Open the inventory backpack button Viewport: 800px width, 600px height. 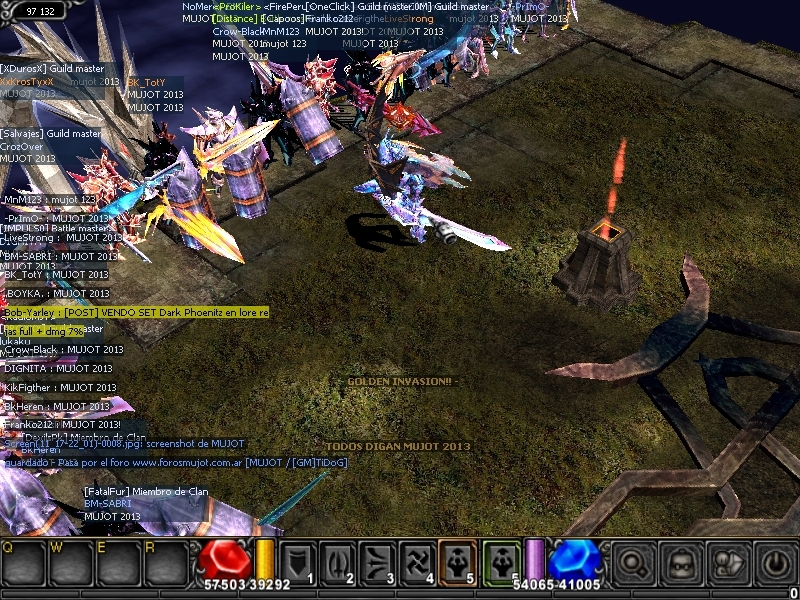click(x=681, y=564)
